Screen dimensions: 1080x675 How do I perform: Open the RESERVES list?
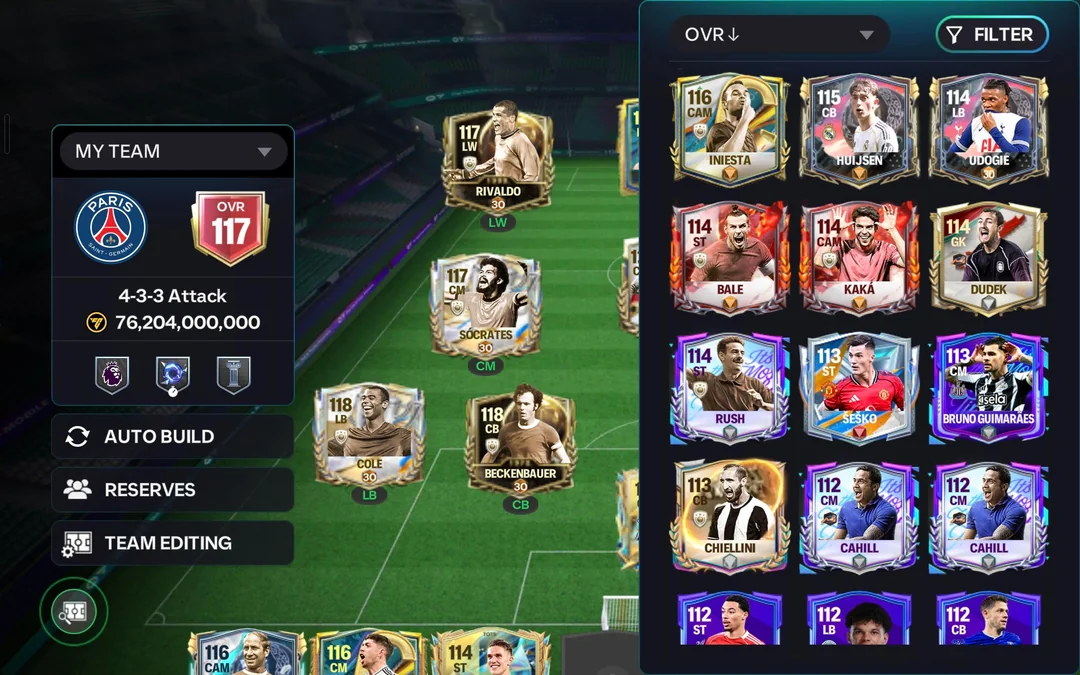coord(172,490)
